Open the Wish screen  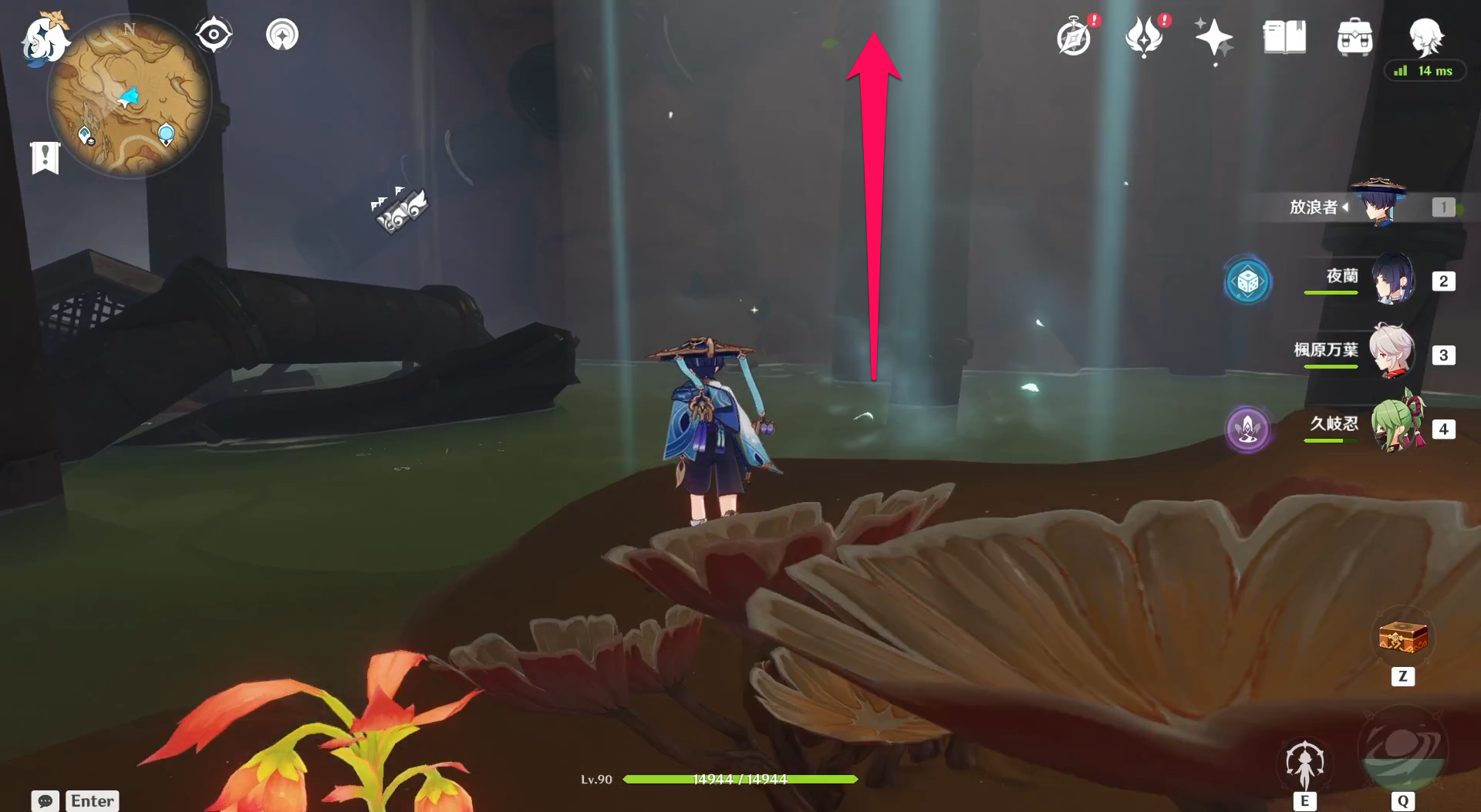click(1144, 35)
